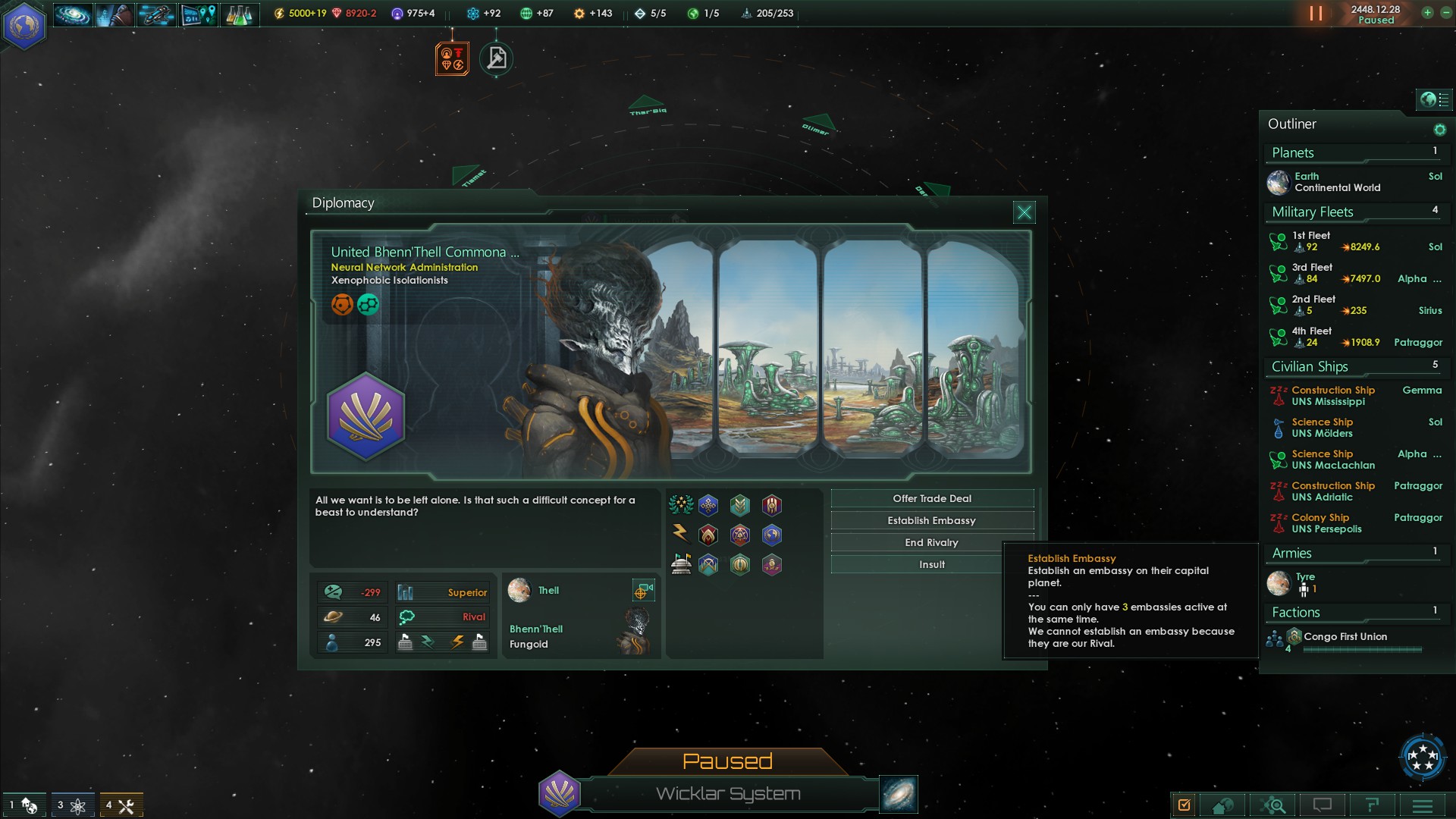Open the game menu hamburger icon
The height and width of the screenshot is (819, 1456).
pyautogui.click(x=1421, y=805)
